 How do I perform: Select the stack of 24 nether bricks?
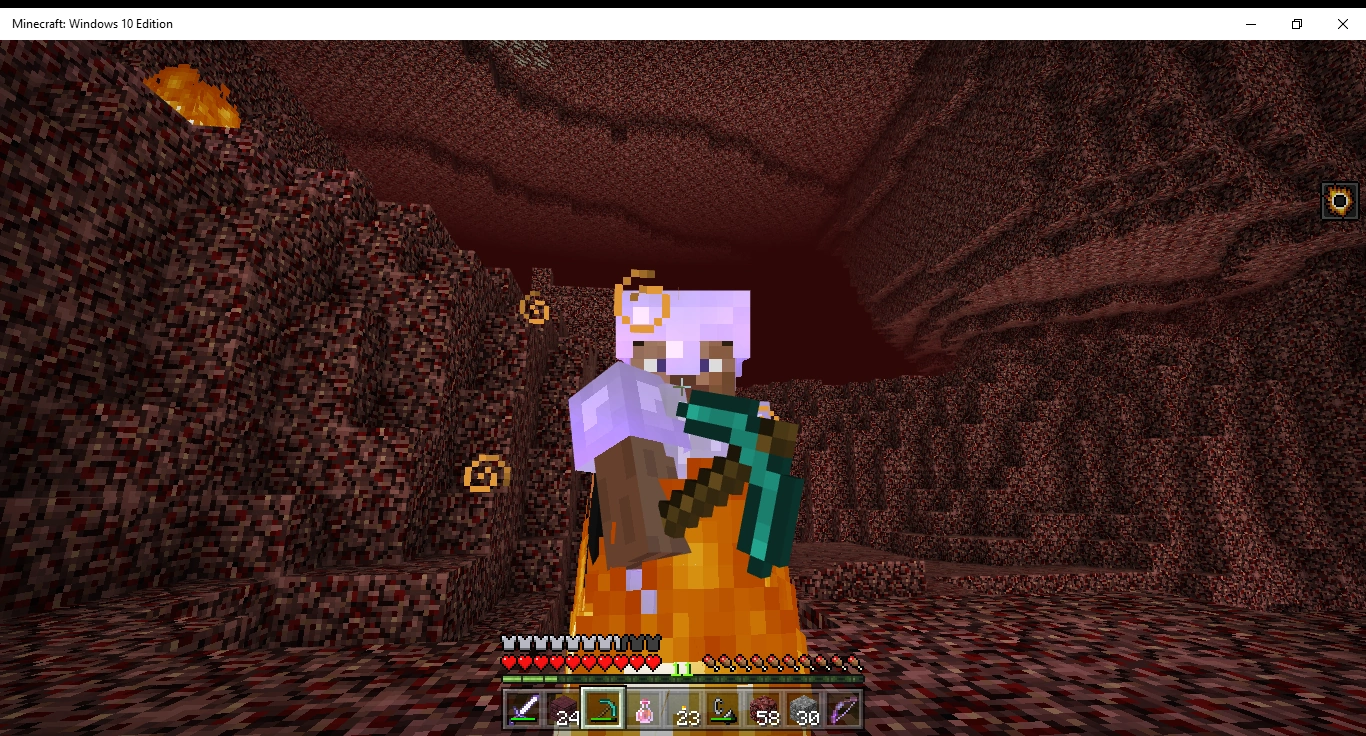tap(563, 711)
